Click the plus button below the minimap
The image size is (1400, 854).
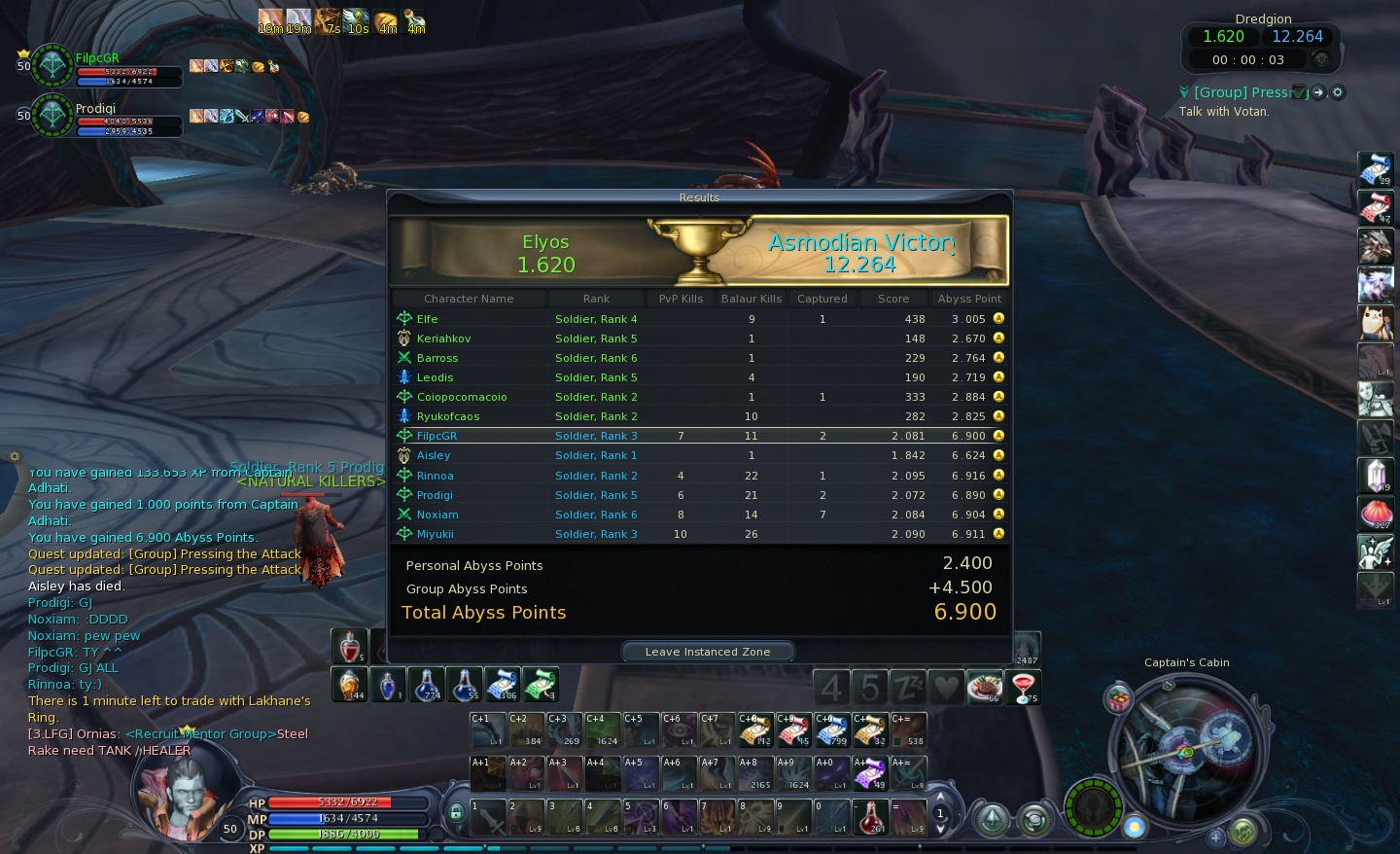(1215, 836)
